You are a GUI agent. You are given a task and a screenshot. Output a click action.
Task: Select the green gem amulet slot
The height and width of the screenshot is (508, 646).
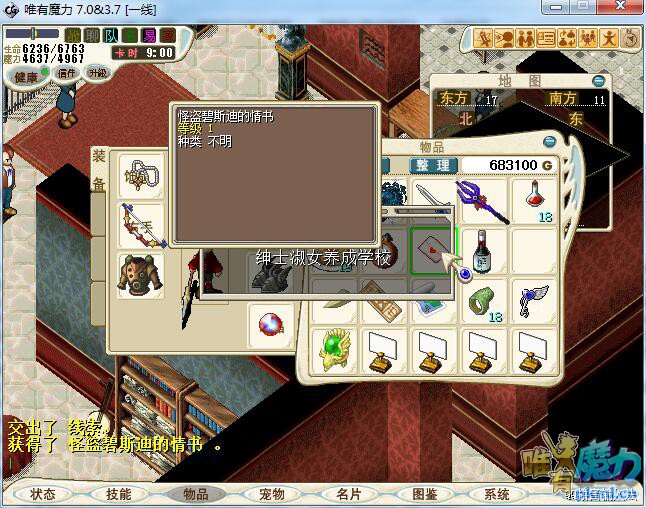tap(333, 349)
